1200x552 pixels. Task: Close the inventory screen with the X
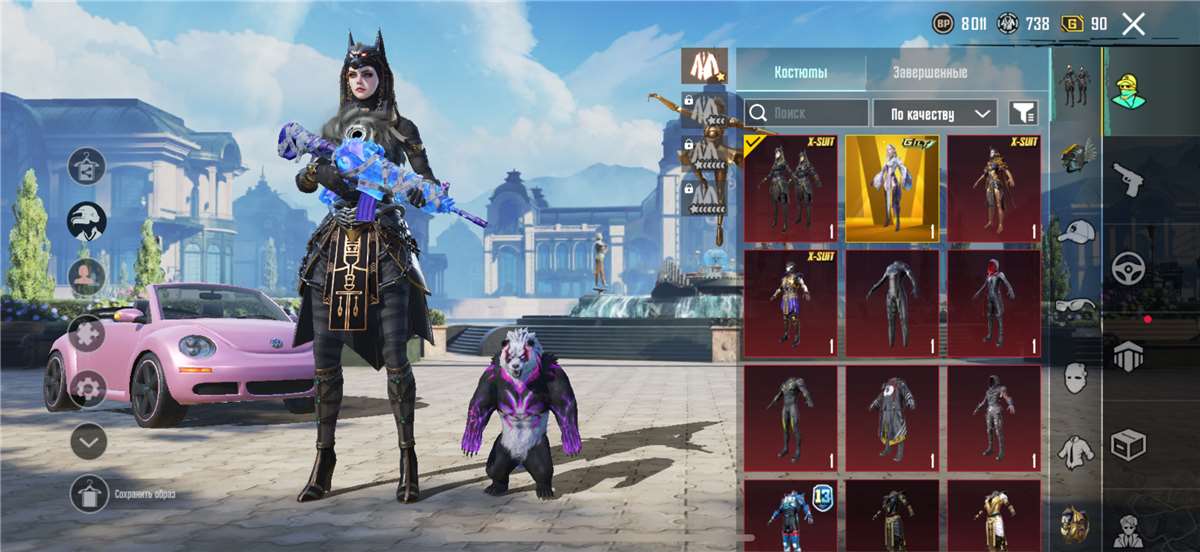[x=1133, y=24]
